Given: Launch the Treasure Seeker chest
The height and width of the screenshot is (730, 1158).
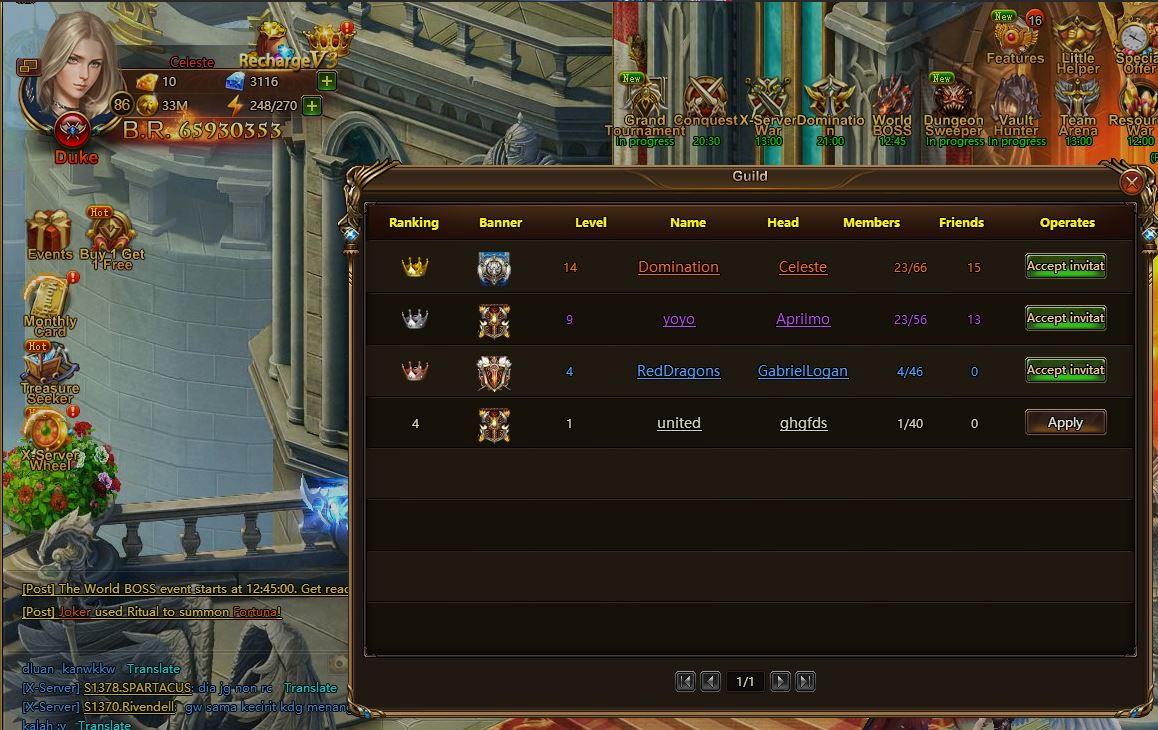Looking at the screenshot, I should click(49, 370).
